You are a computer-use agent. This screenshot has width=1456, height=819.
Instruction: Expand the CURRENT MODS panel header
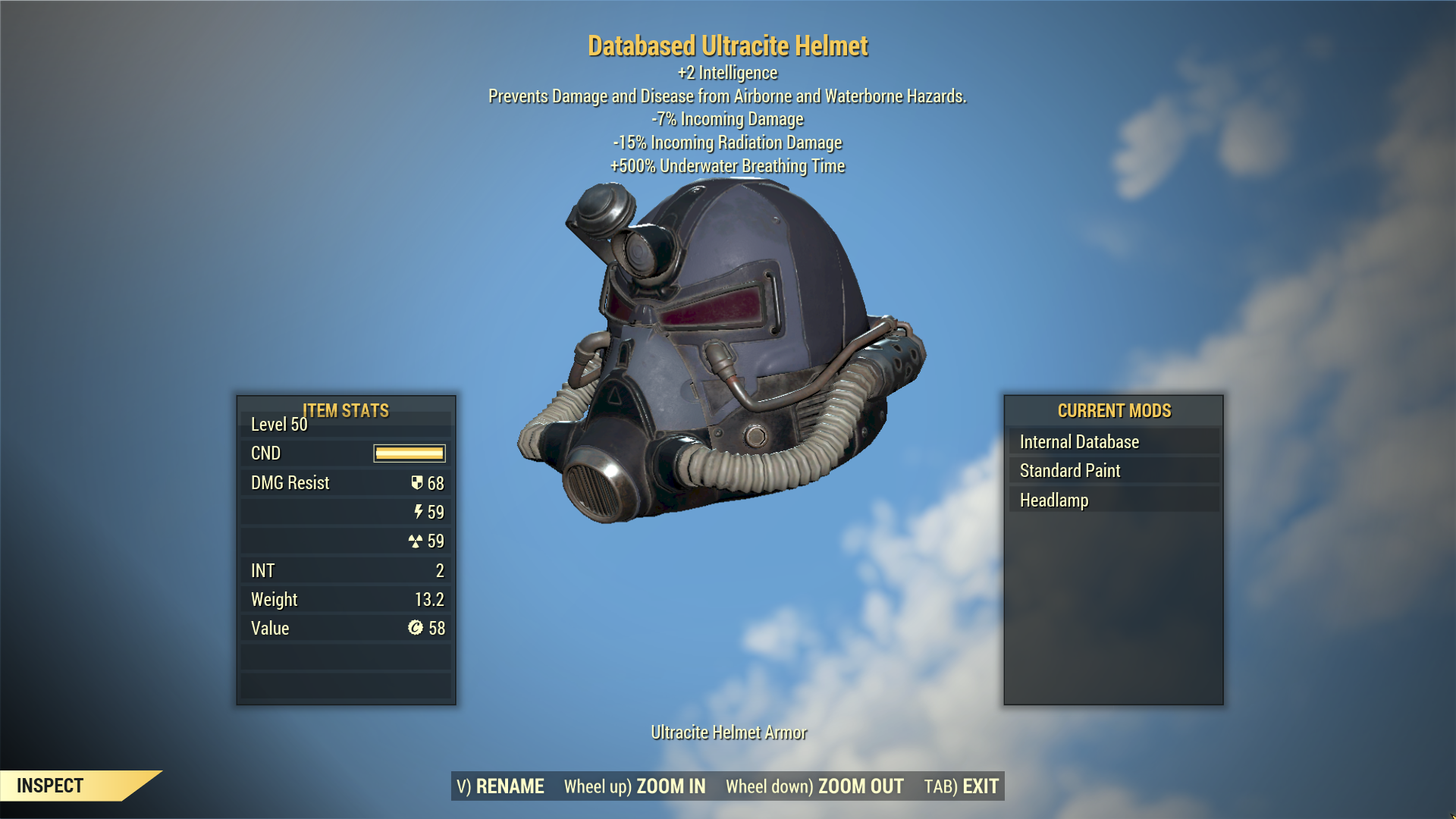click(x=1114, y=410)
